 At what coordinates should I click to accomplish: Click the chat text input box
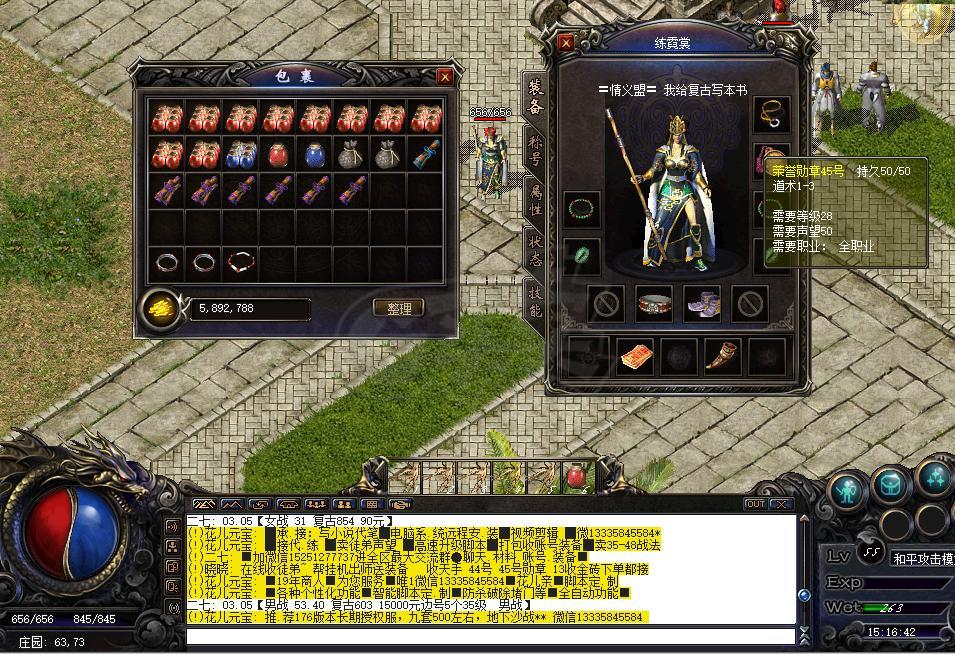coord(490,636)
